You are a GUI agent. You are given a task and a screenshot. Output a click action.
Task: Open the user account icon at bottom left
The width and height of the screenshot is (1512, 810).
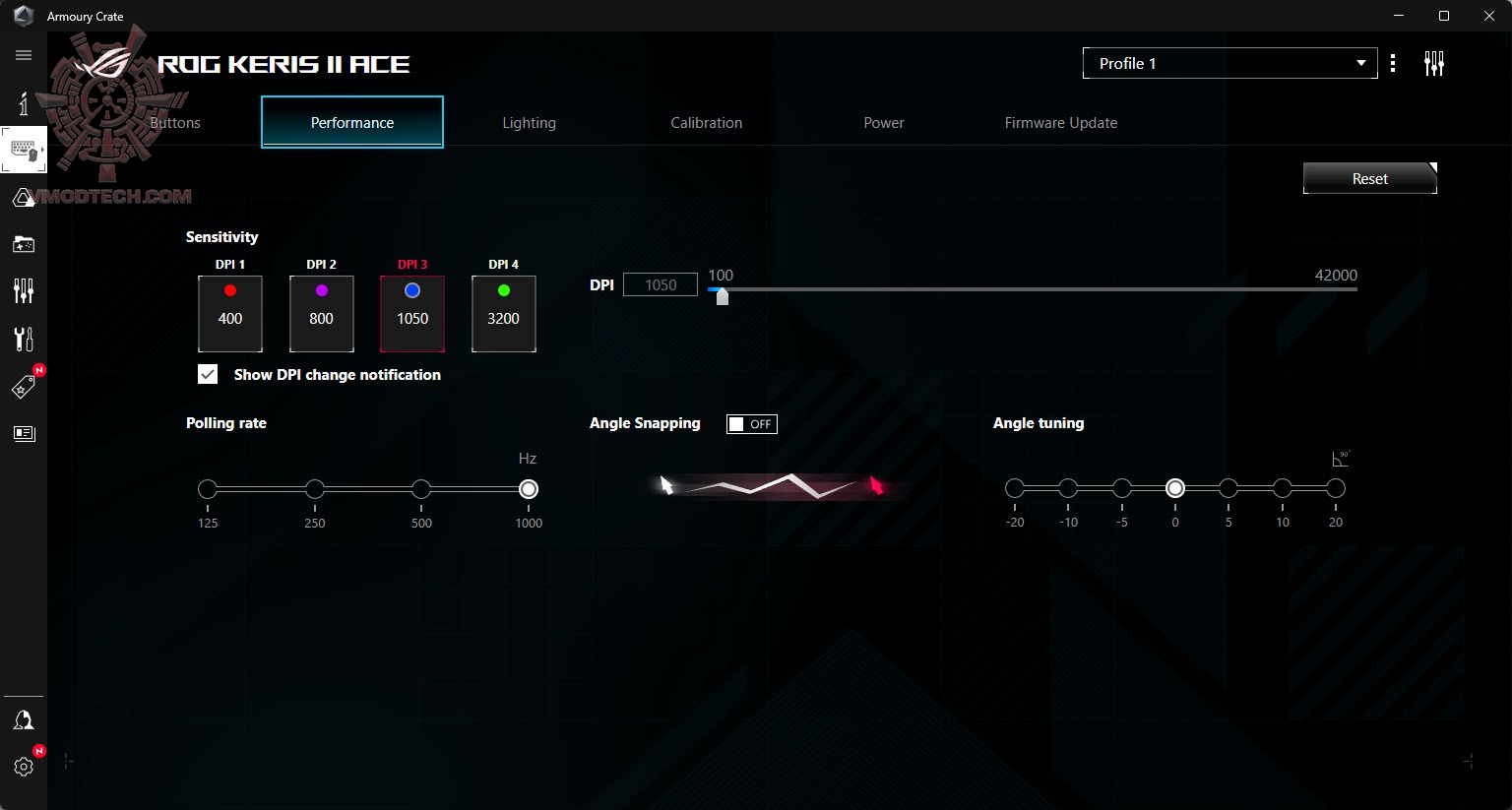click(24, 719)
